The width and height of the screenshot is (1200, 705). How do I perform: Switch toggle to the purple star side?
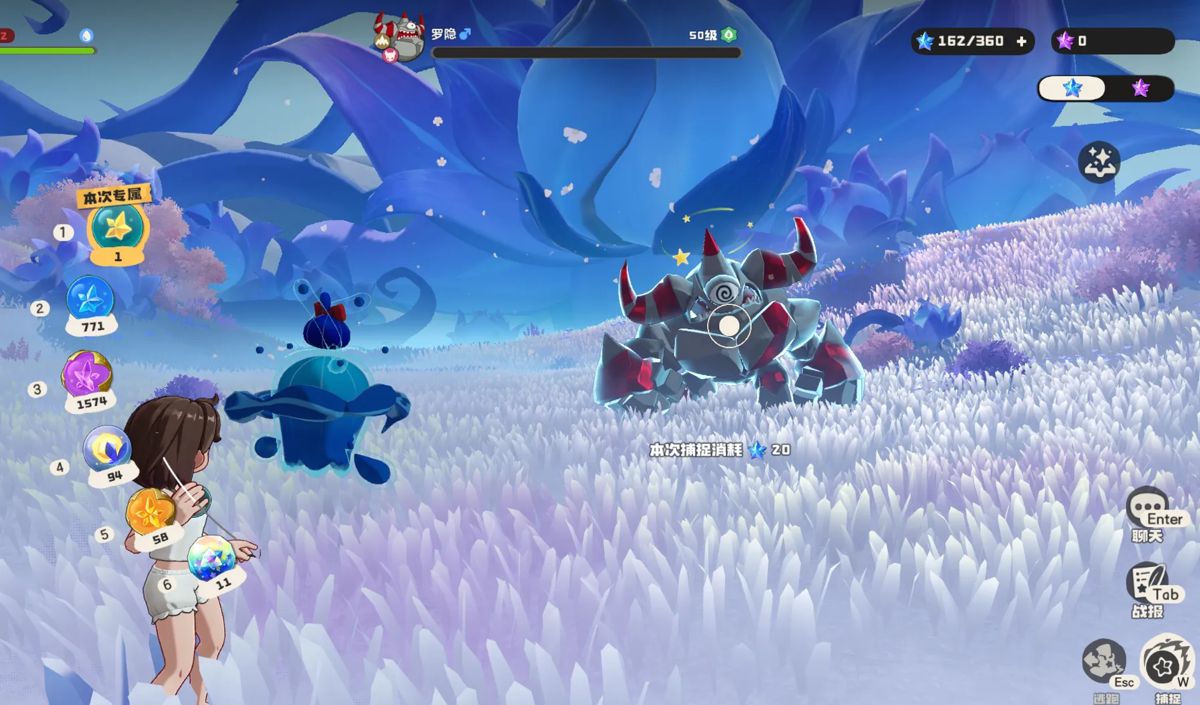point(1140,88)
